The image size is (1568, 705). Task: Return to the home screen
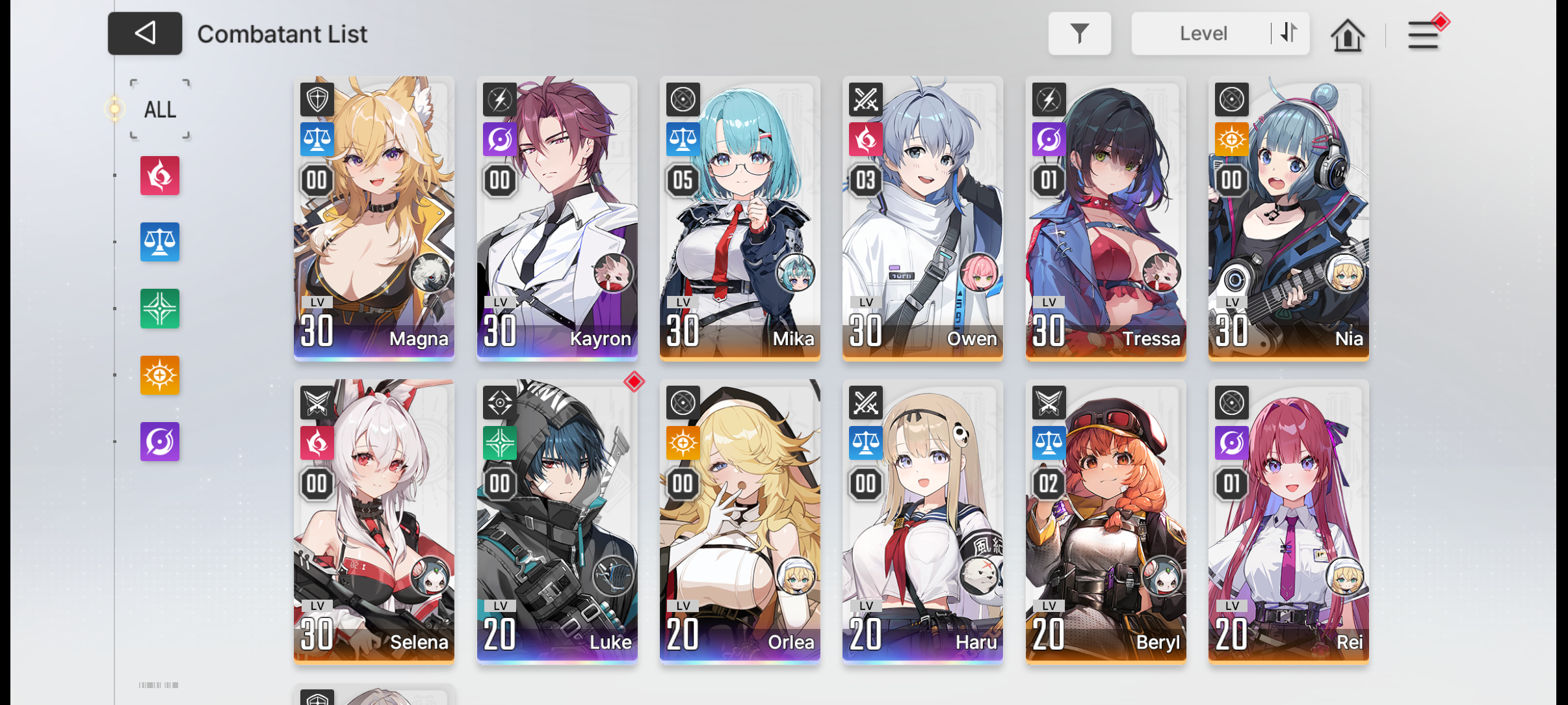1347,34
